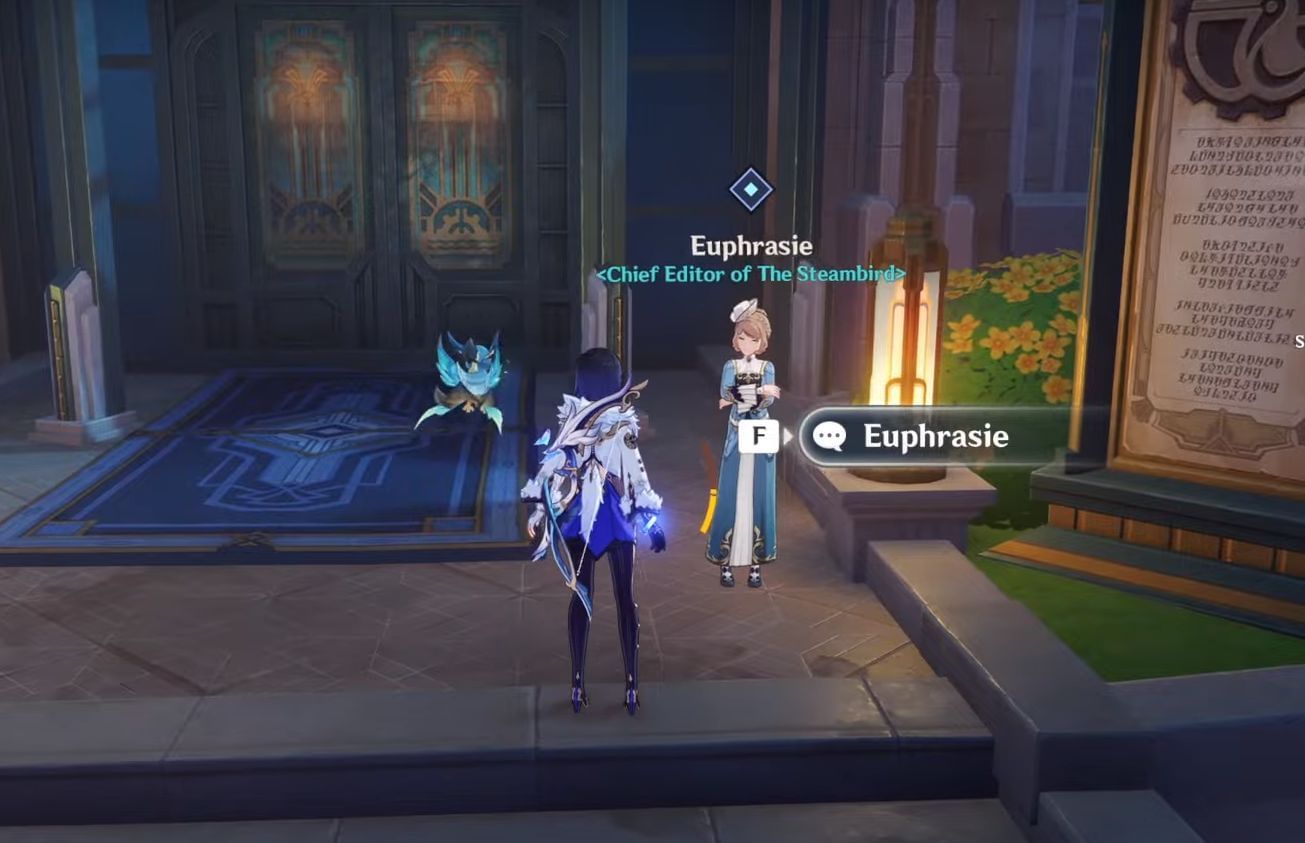This screenshot has width=1305, height=843.
Task: Click the left door panel with gold patterns
Action: 310,140
